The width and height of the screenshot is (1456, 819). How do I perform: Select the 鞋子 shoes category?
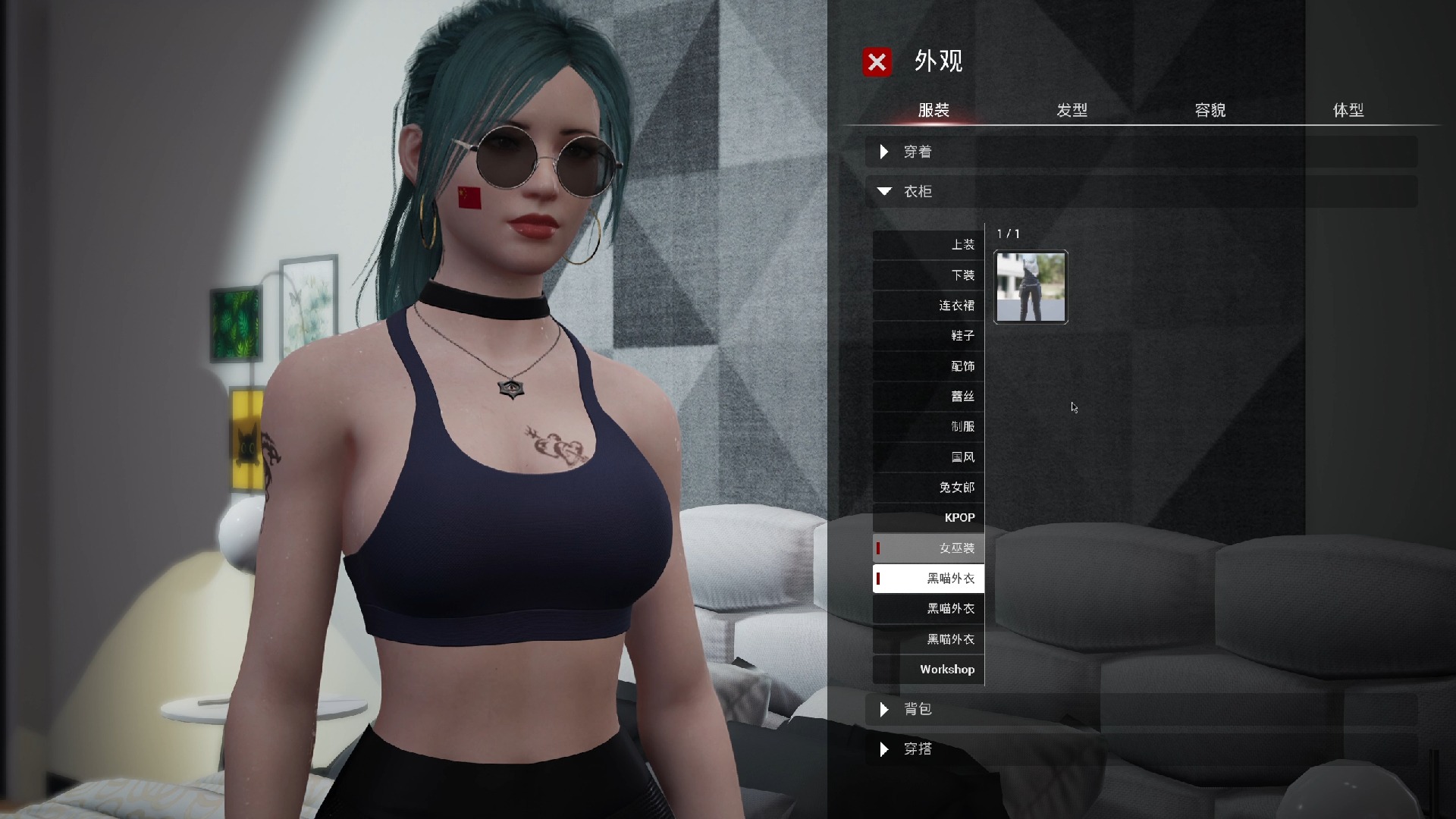click(x=929, y=336)
